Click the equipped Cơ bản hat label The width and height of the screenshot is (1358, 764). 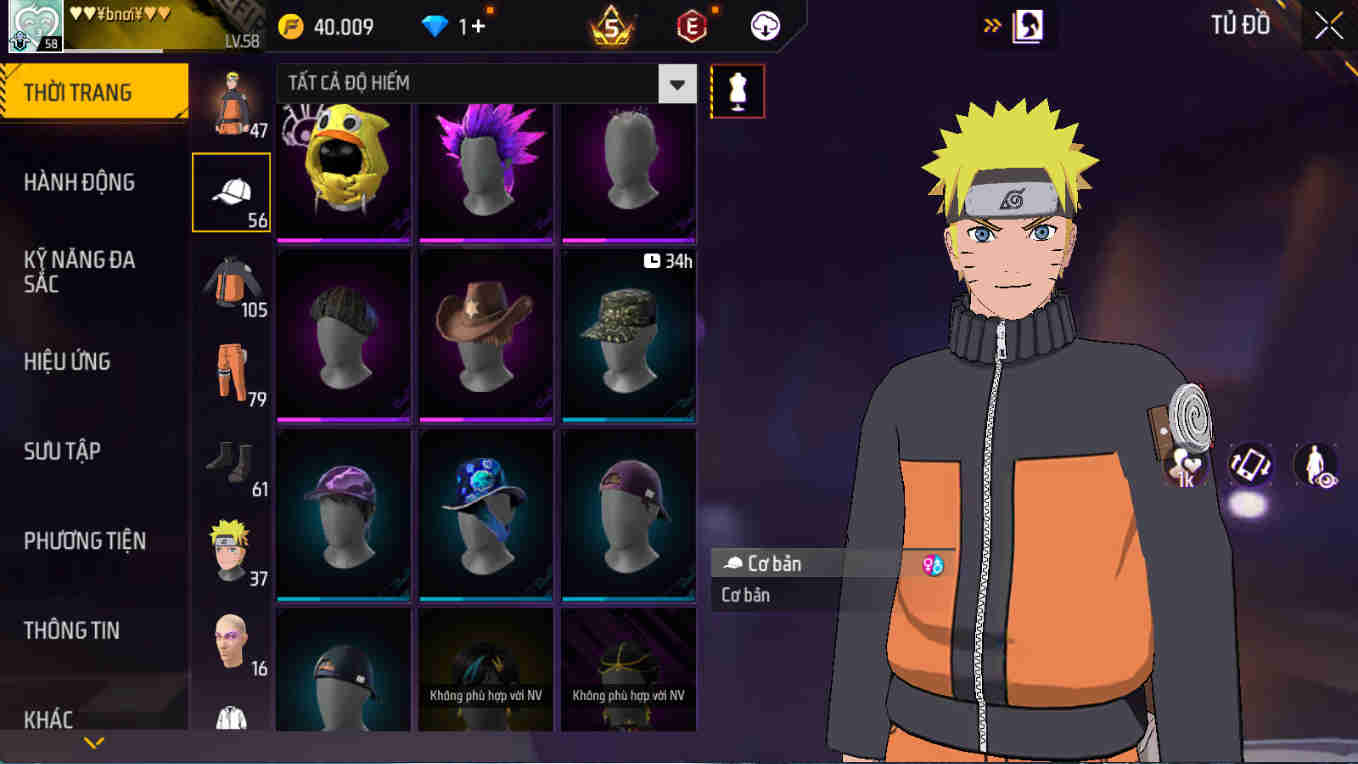click(790, 563)
